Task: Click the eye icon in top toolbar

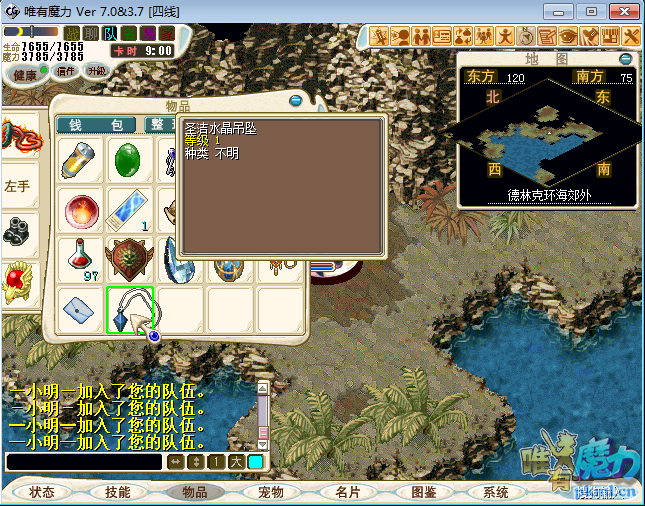Action: click(567, 36)
